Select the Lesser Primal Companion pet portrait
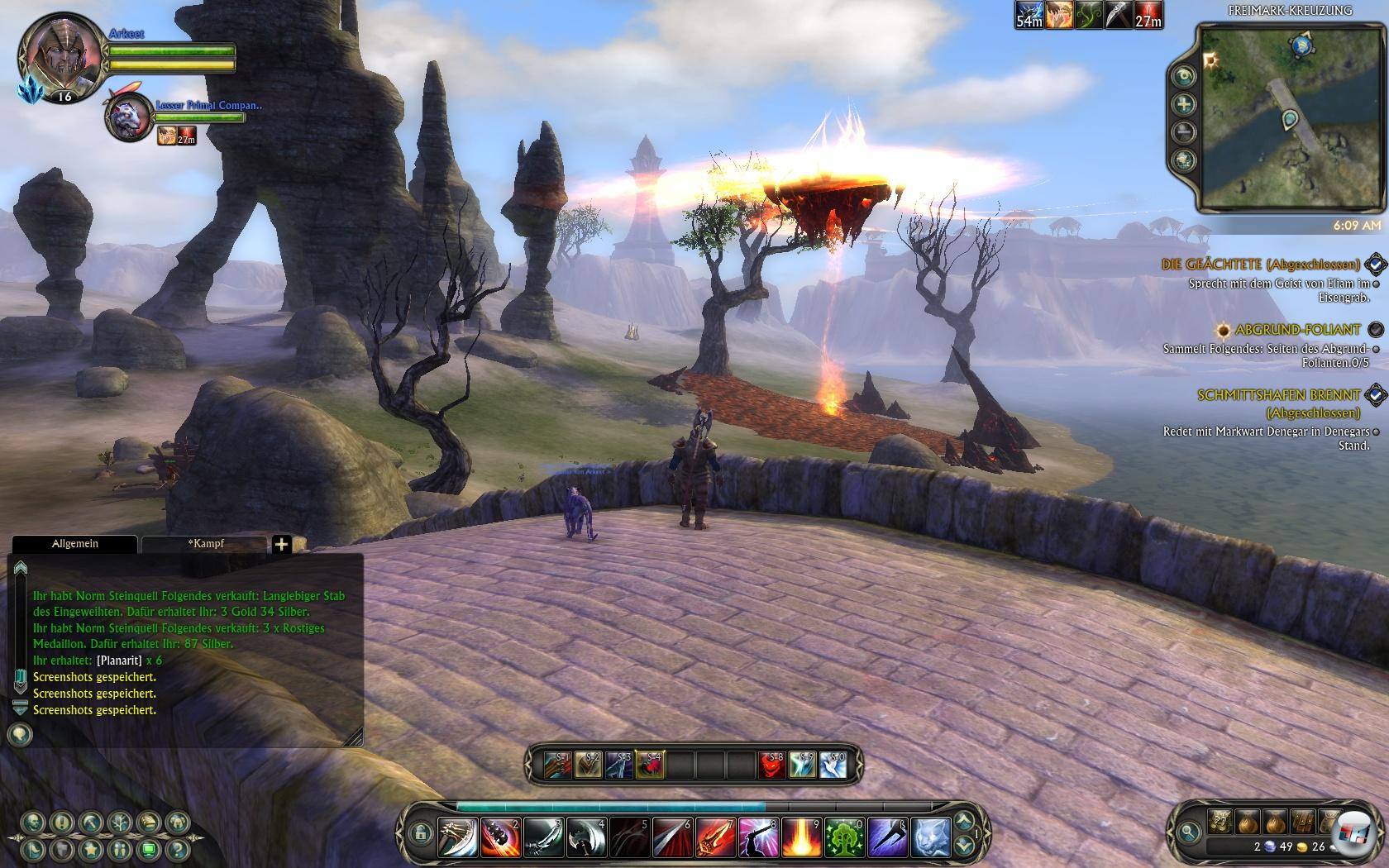The width and height of the screenshot is (1389, 868). pos(130,116)
